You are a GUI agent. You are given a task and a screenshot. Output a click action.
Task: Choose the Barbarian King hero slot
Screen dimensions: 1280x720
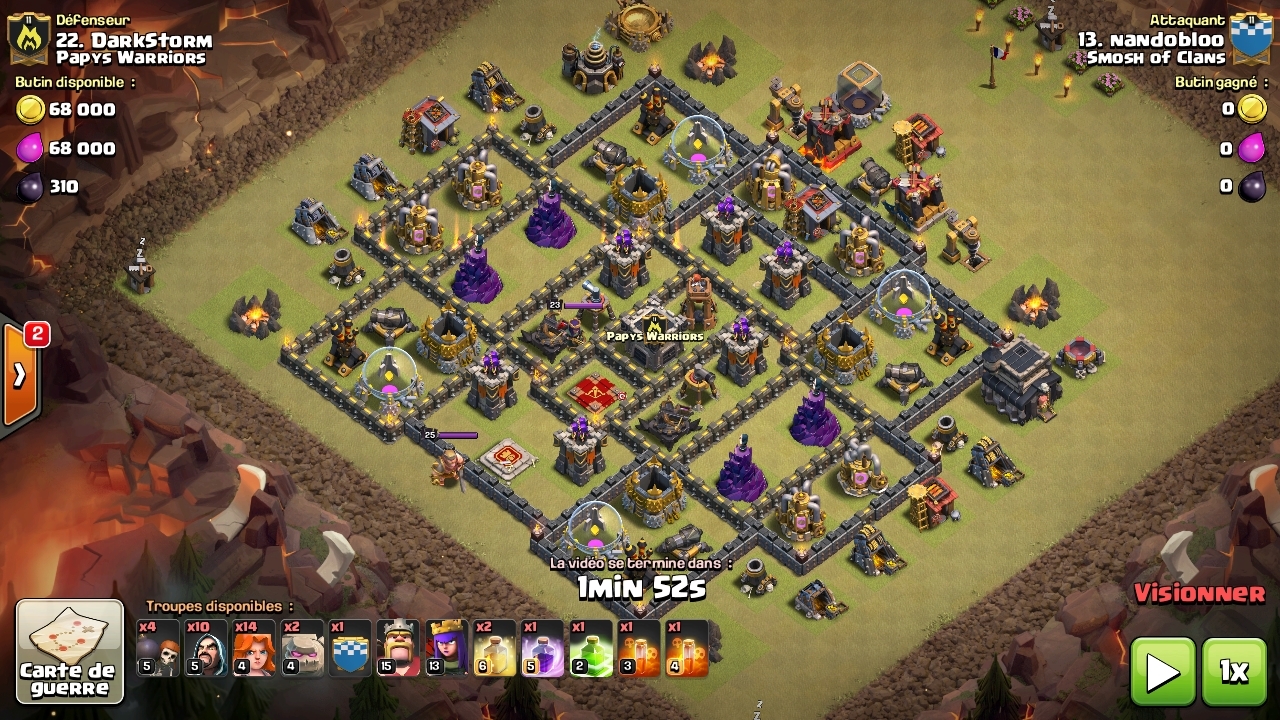[399, 648]
